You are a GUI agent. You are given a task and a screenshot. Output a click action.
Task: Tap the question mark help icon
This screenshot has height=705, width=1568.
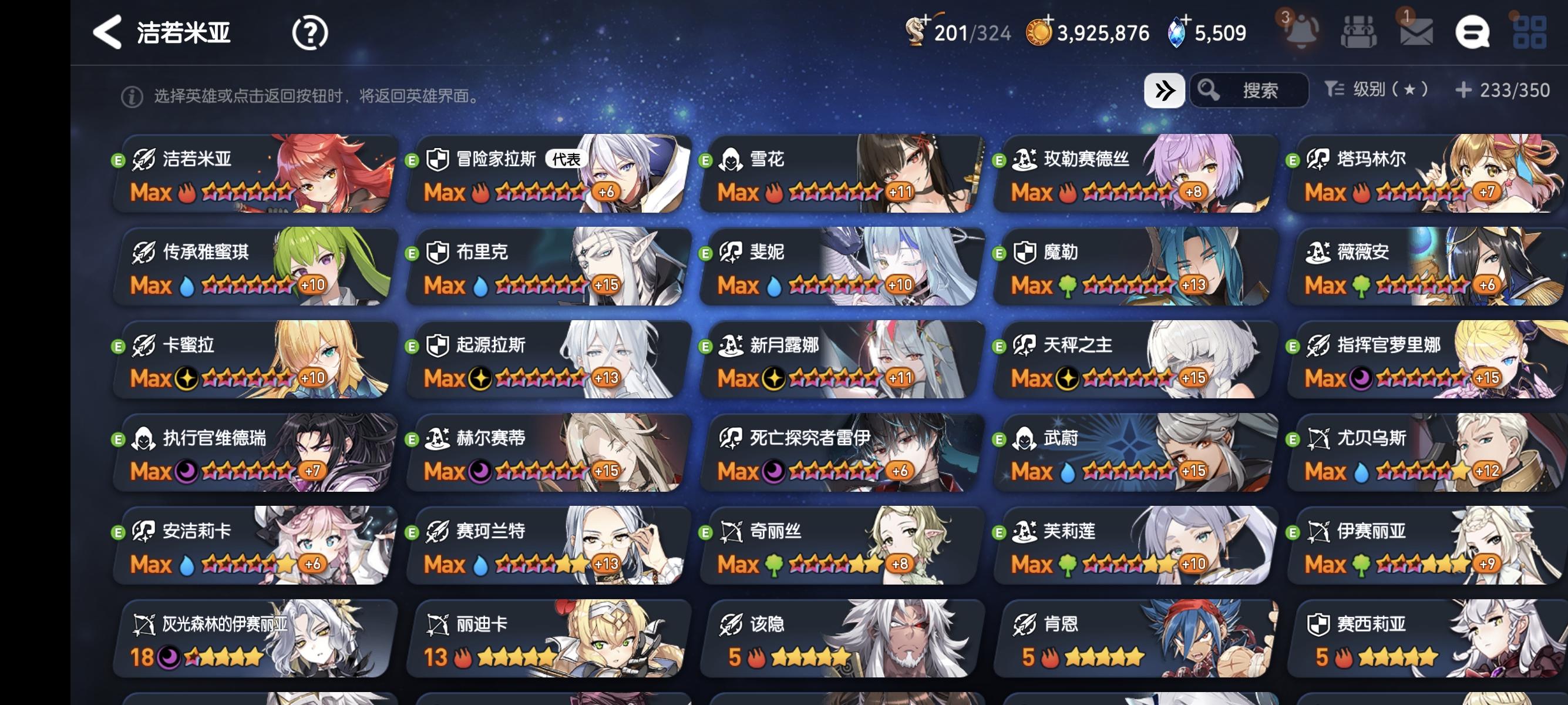click(309, 33)
